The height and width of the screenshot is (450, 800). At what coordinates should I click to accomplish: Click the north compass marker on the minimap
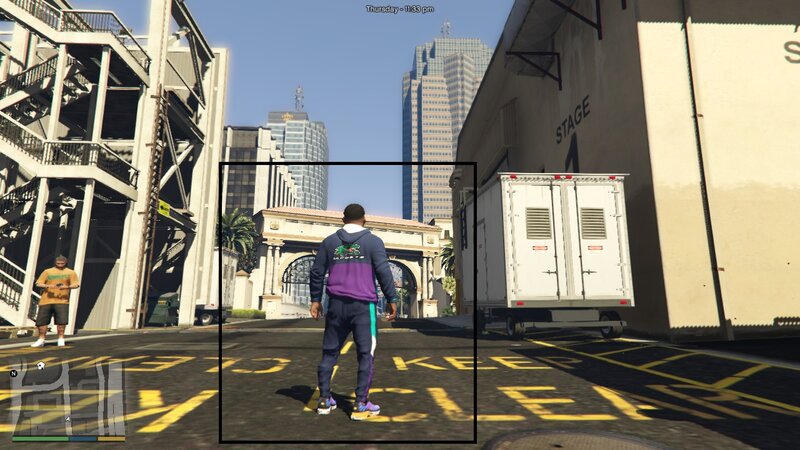(x=14, y=373)
